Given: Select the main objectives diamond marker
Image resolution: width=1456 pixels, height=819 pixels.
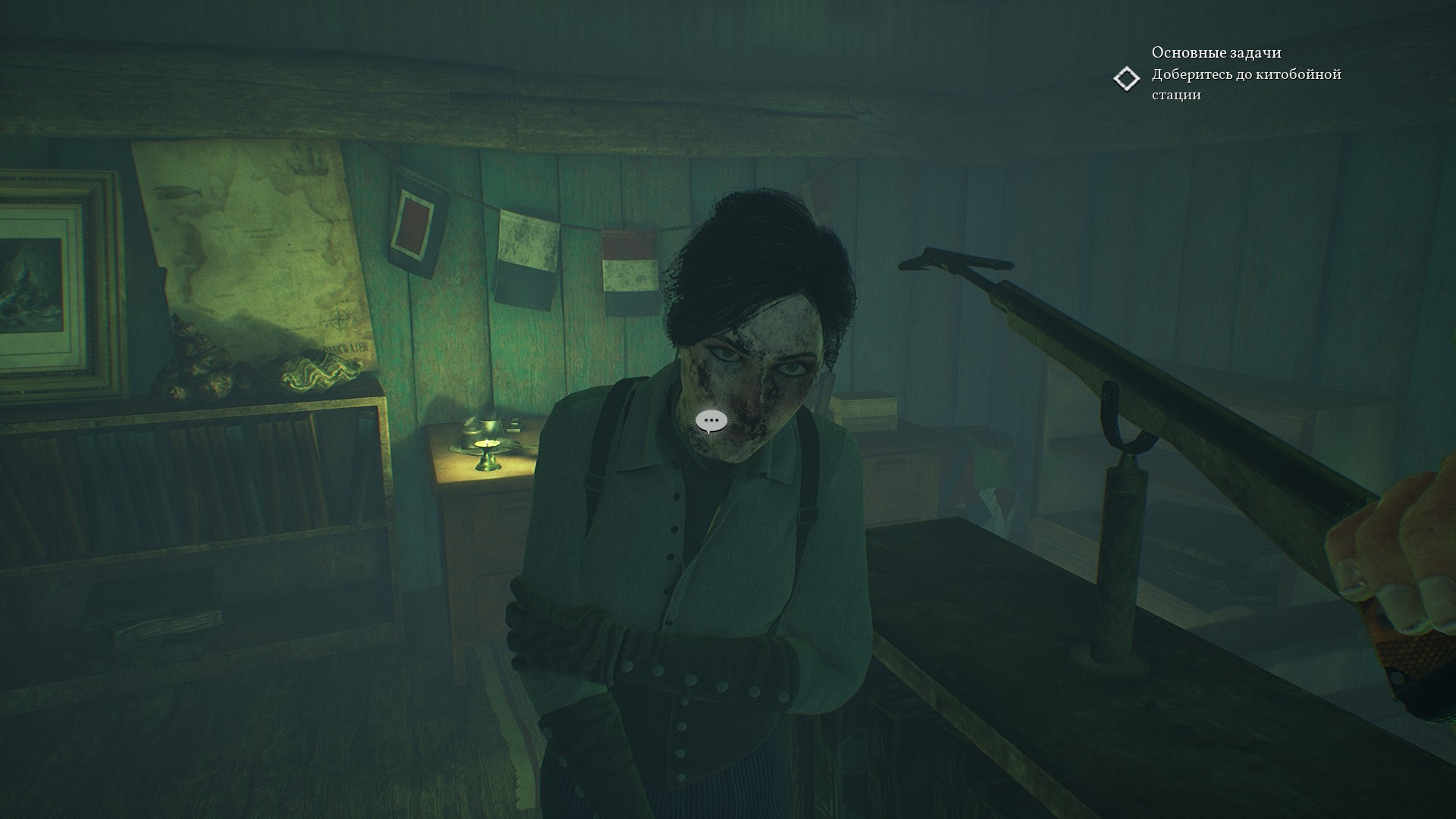Looking at the screenshot, I should [1127, 79].
